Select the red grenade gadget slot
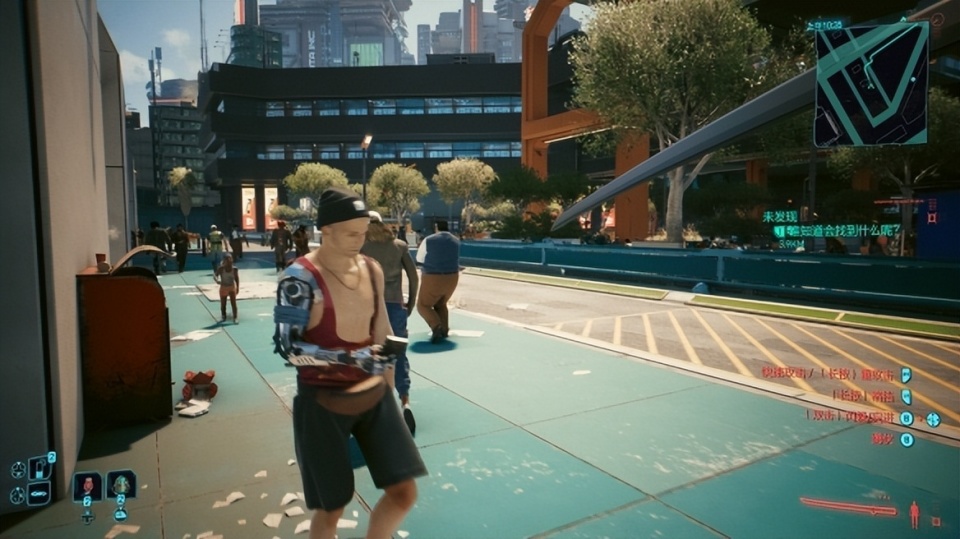960x539 pixels. (x=87, y=487)
